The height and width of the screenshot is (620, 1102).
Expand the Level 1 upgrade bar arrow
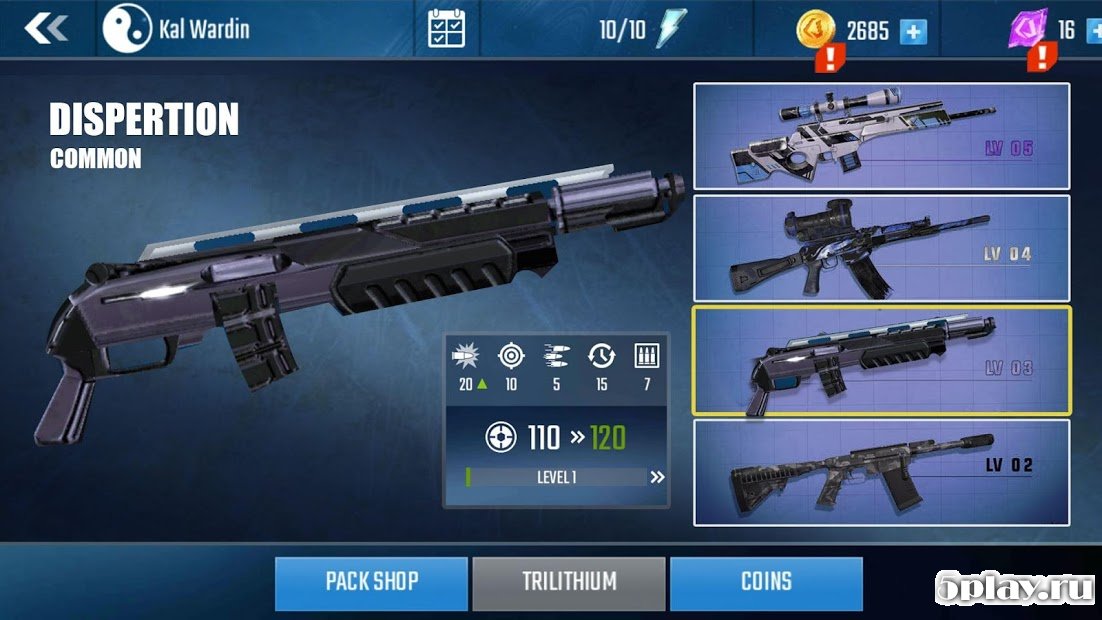(657, 477)
